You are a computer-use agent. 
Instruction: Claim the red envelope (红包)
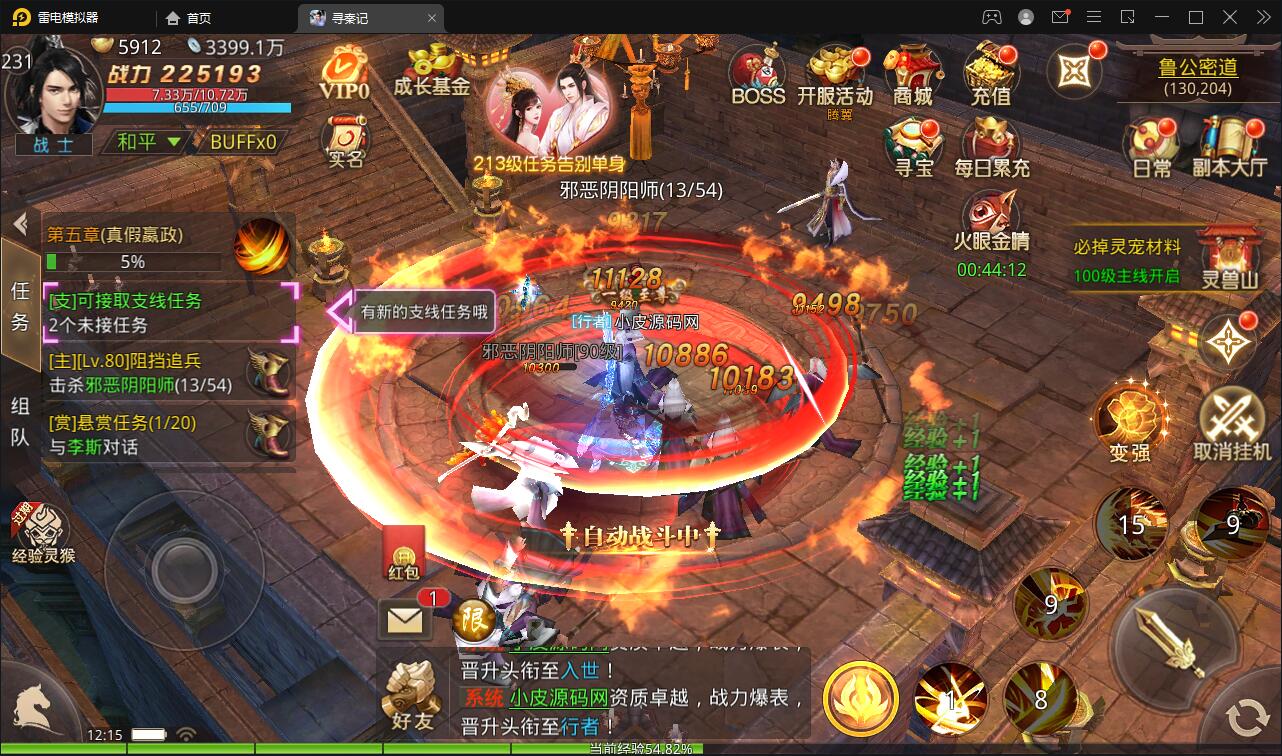[404, 552]
